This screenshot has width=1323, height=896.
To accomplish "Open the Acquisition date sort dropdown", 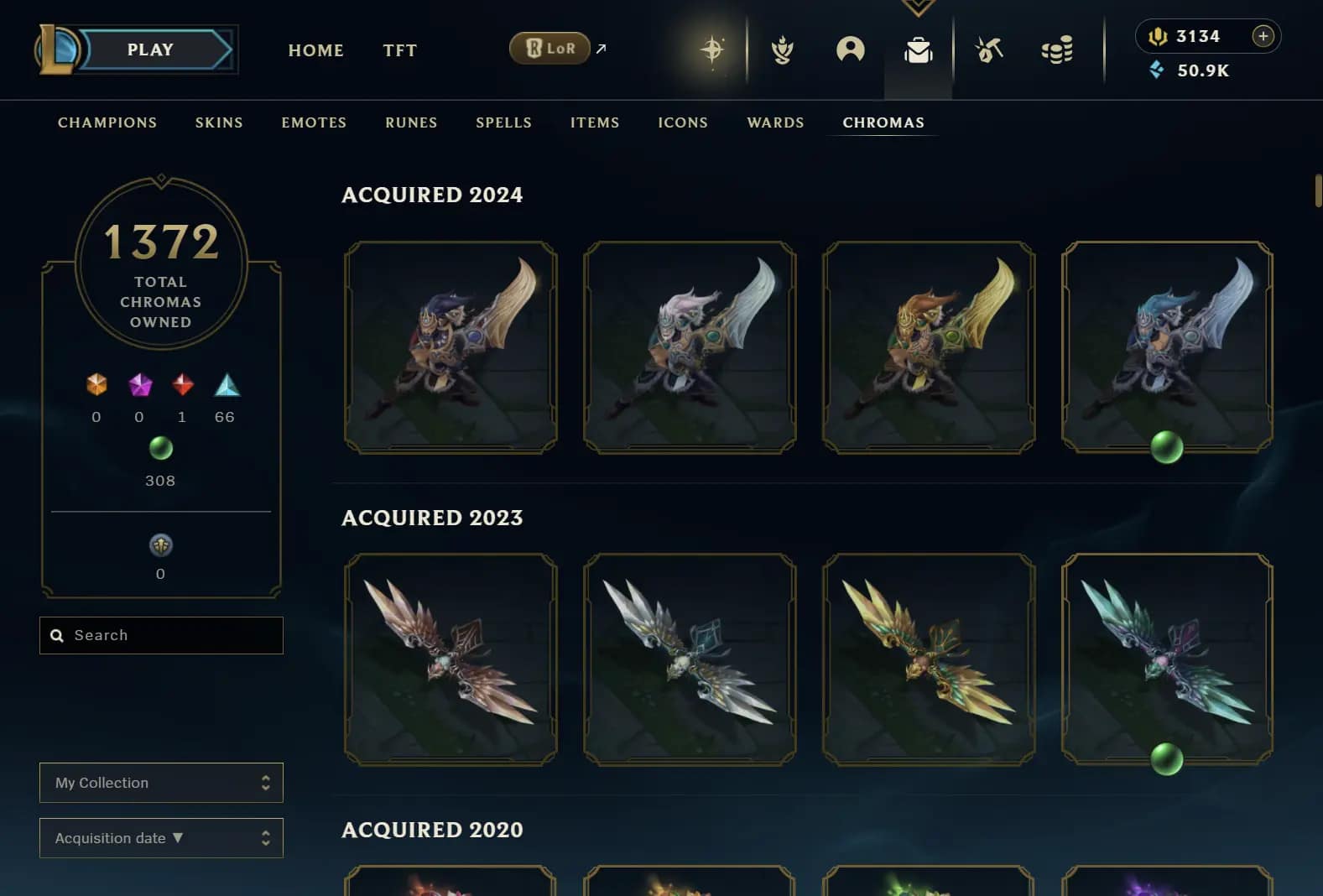I will (x=161, y=838).
